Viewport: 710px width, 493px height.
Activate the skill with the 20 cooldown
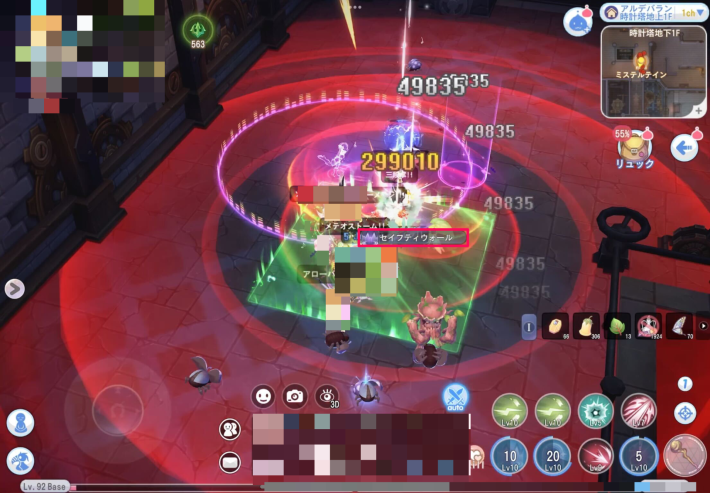553,455
